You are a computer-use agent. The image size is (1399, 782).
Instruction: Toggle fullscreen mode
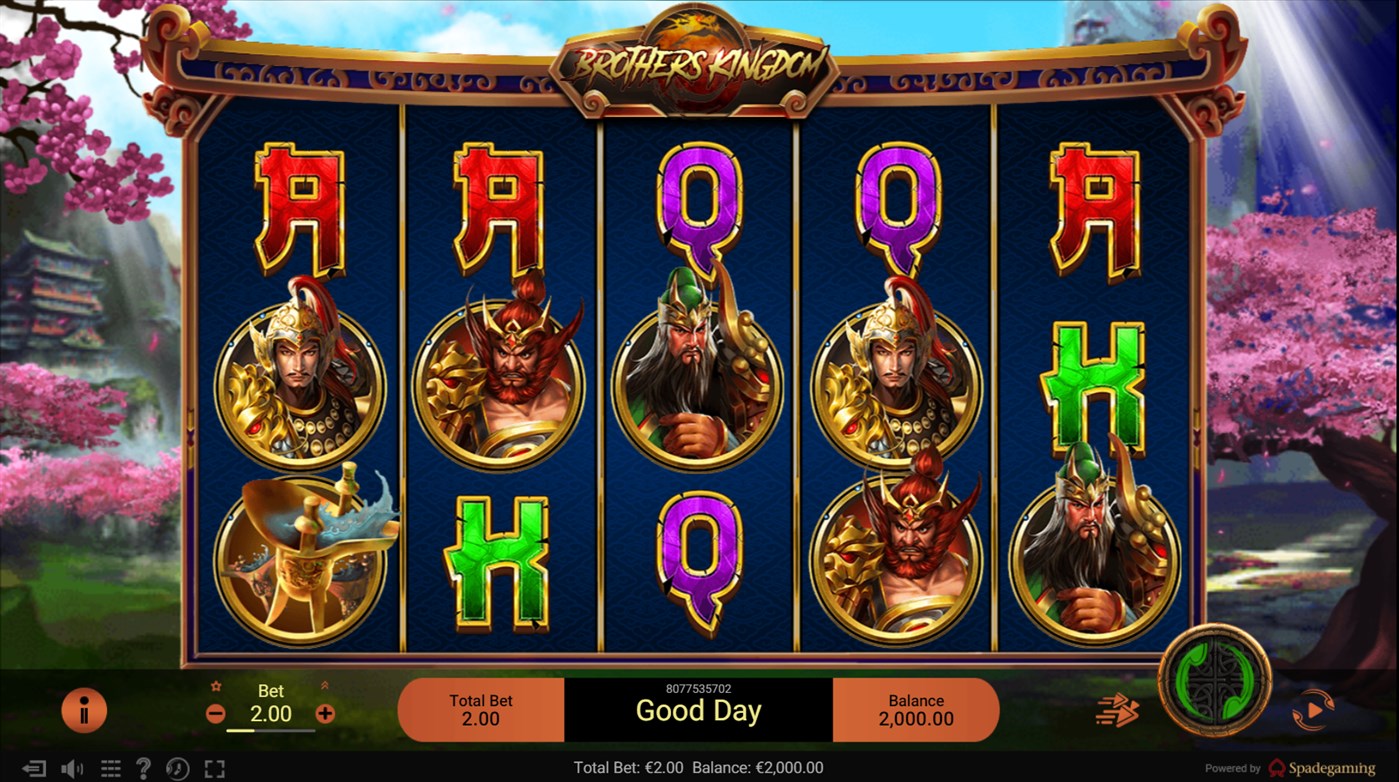pos(214,768)
